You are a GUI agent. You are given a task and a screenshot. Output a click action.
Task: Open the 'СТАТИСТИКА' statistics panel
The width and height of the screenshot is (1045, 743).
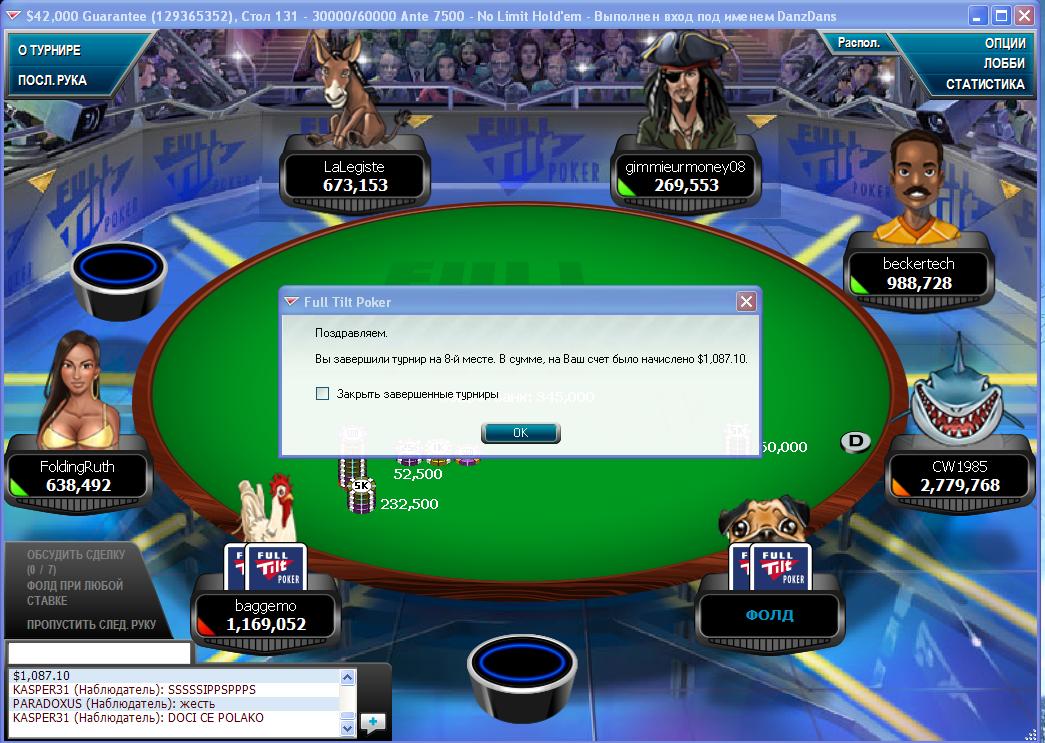point(985,84)
